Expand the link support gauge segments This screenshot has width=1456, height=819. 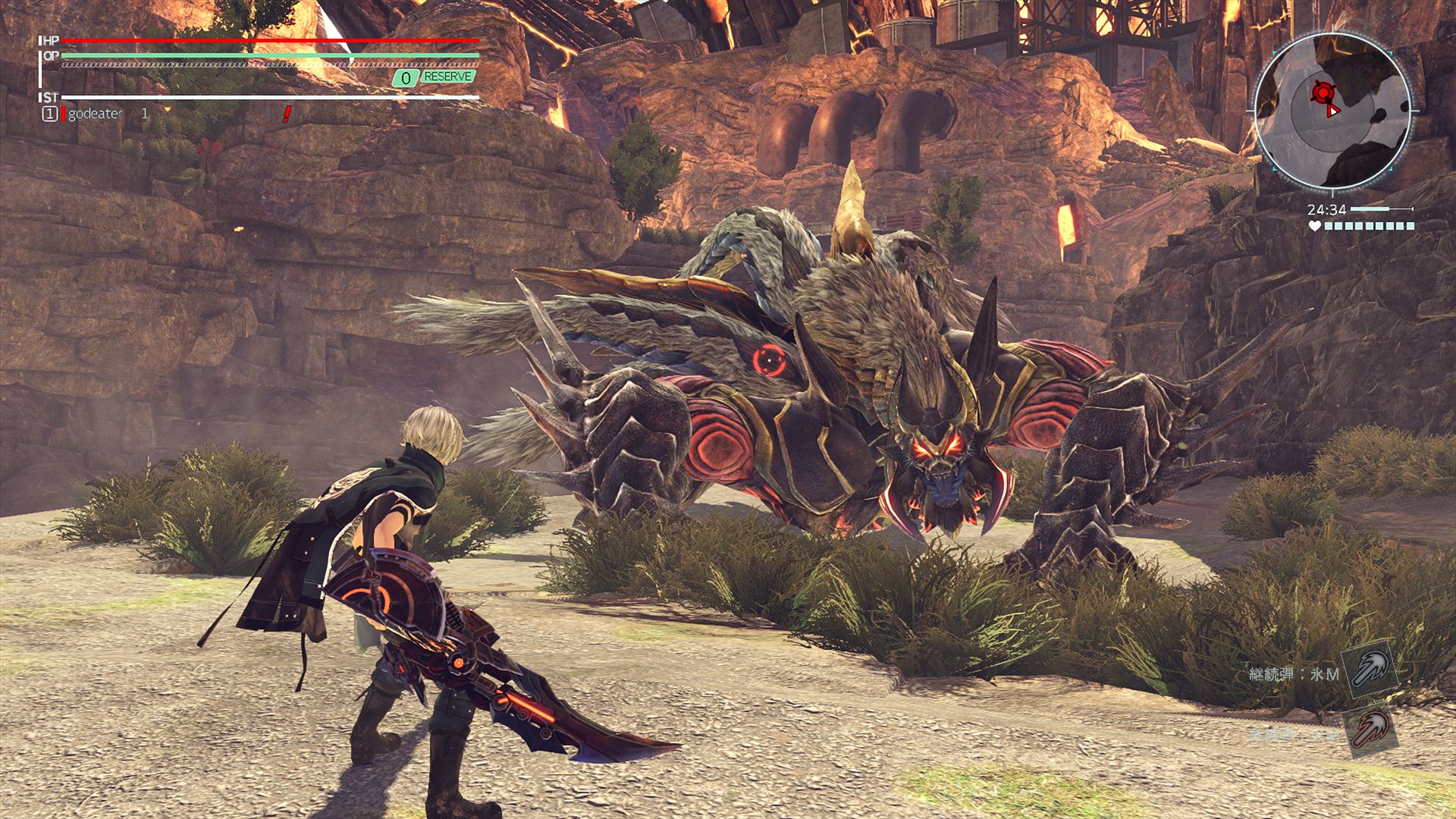1369,225
